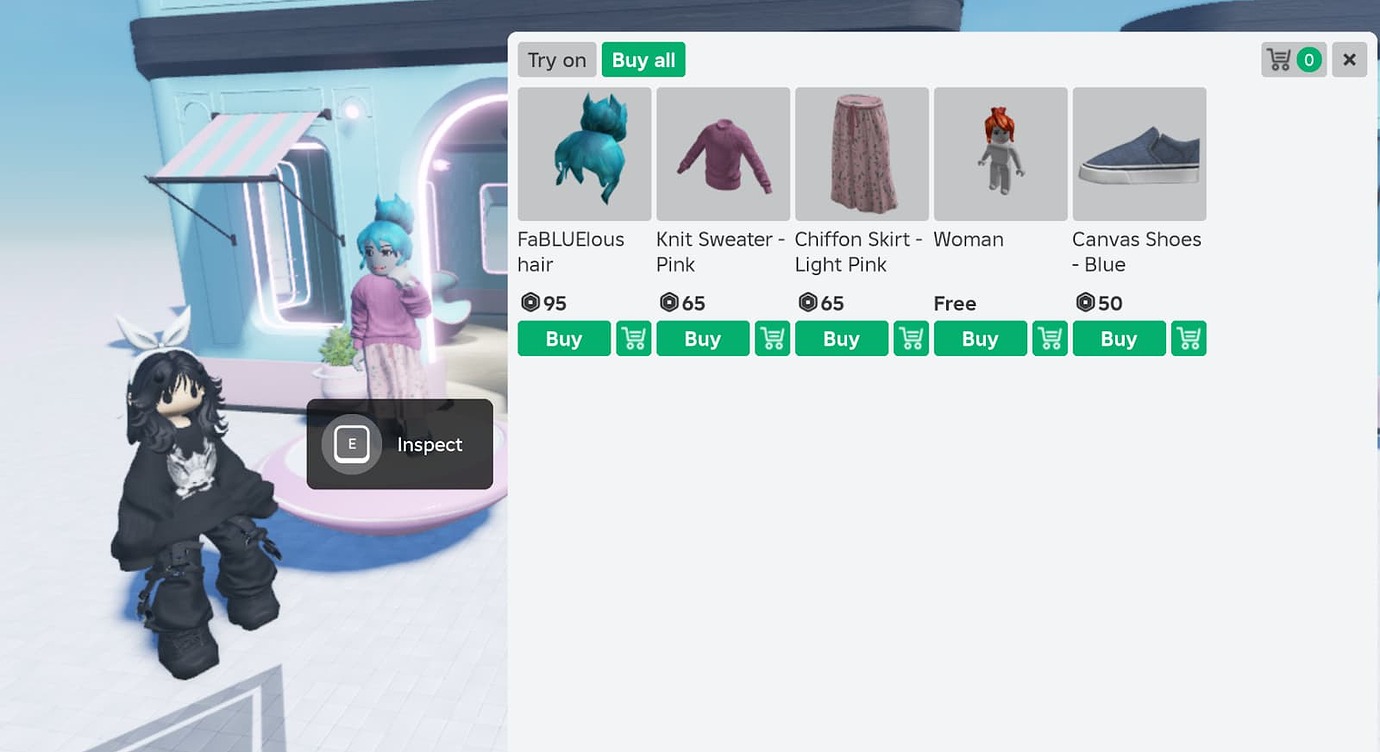View the FaBLUElous hair thumbnail
Viewport: 1380px width, 752px height.
(584, 154)
